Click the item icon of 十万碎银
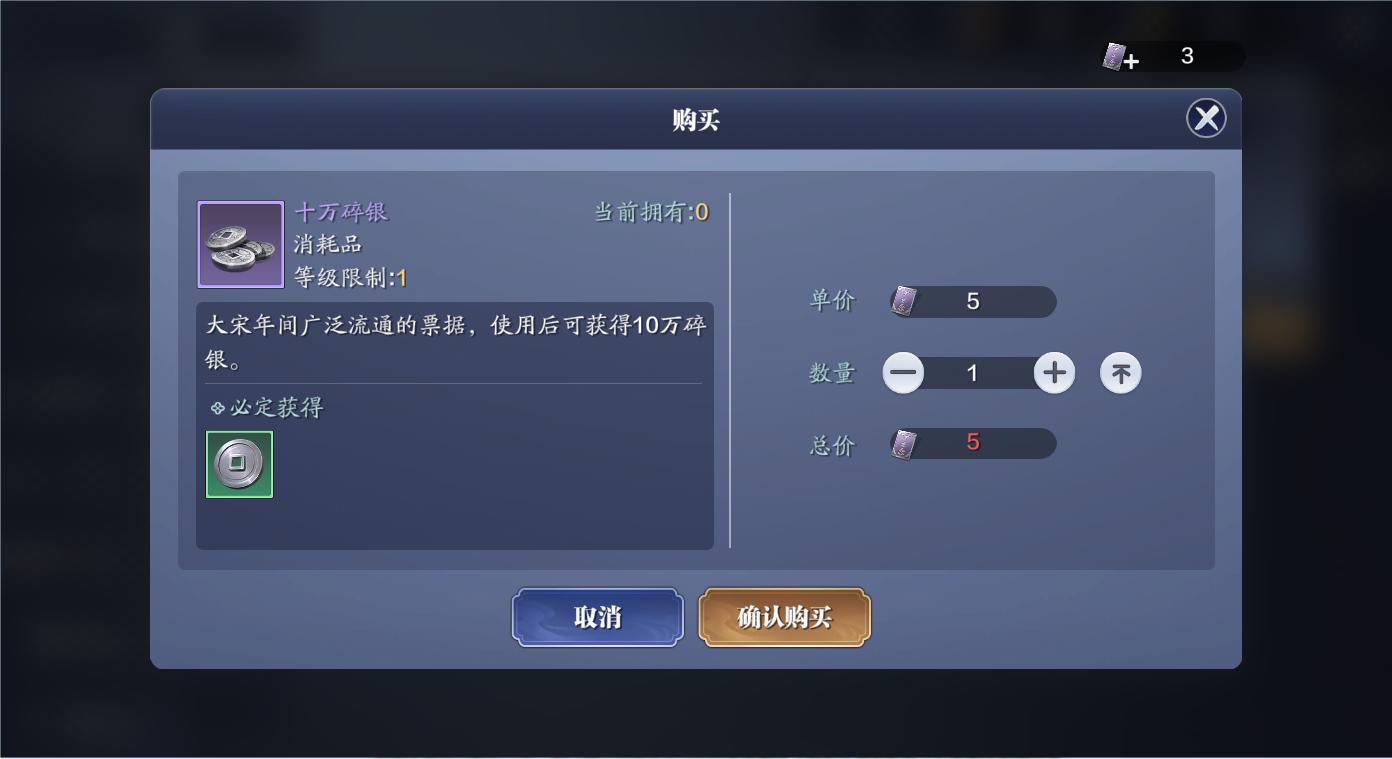Screen dimensions: 1392x759 (239, 243)
